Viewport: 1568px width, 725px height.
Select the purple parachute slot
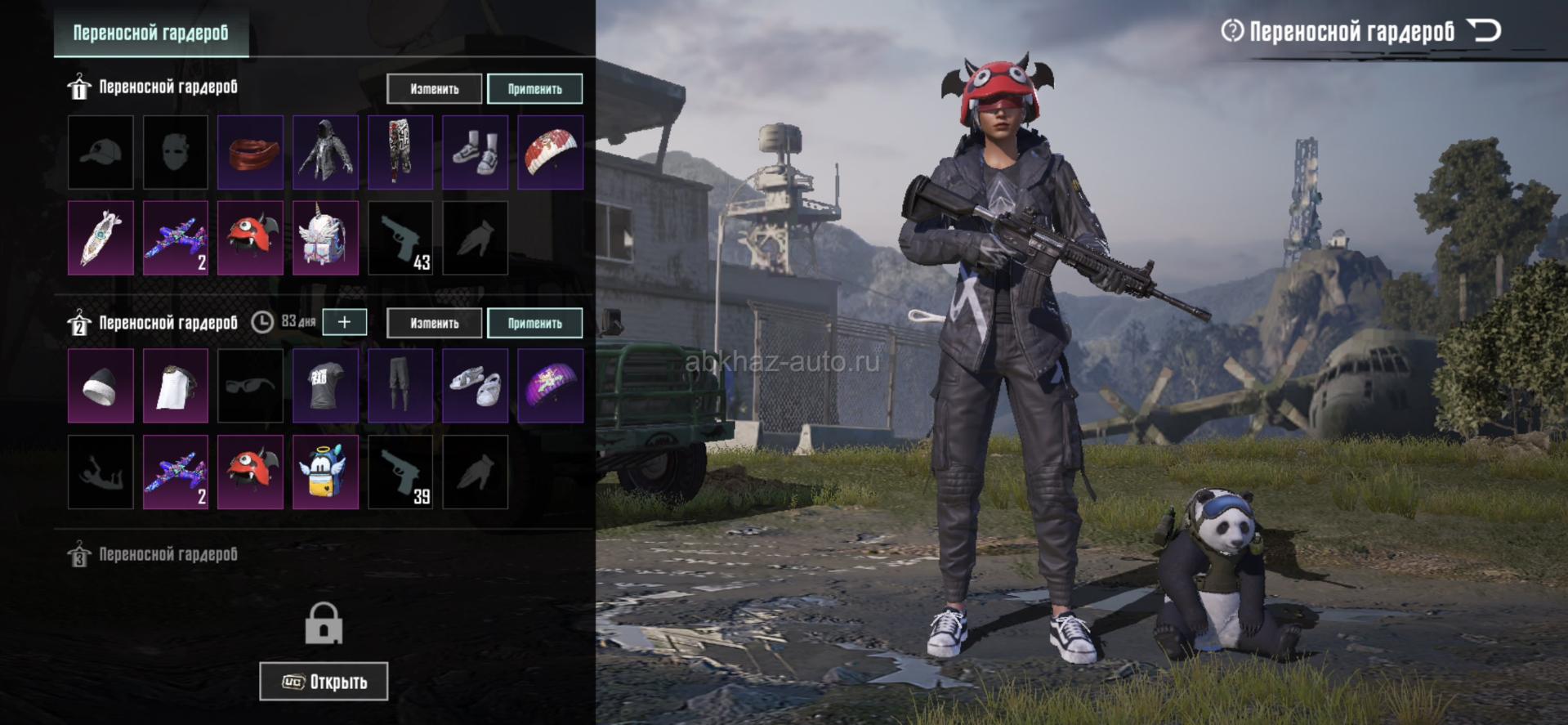click(x=550, y=386)
